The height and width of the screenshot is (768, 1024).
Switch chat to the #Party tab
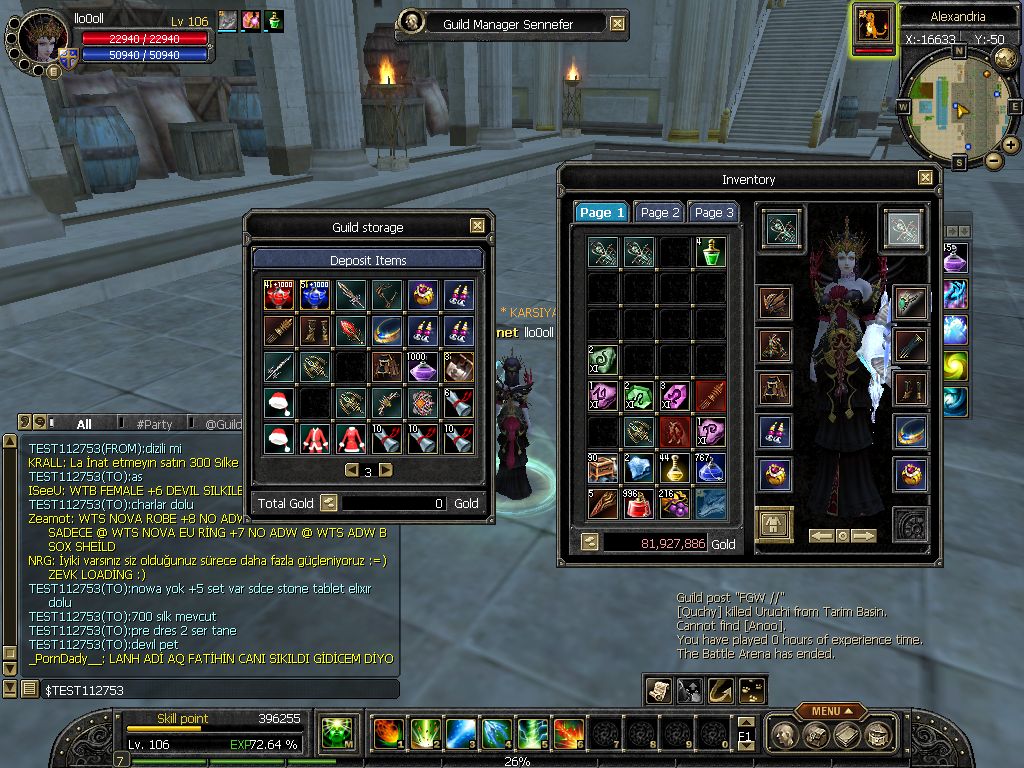[154, 424]
